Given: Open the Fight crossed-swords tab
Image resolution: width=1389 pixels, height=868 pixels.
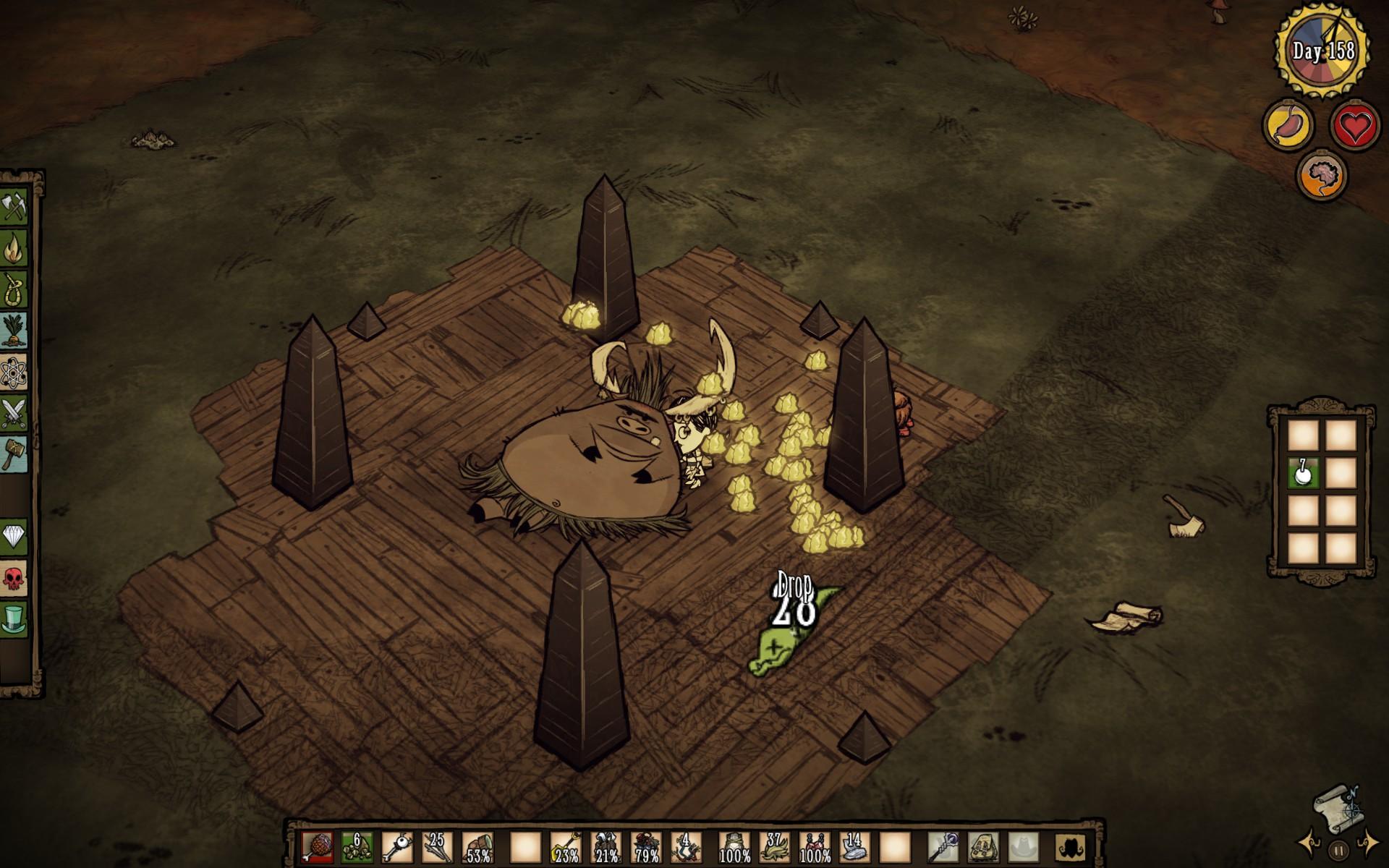Looking at the screenshot, I should click(14, 413).
